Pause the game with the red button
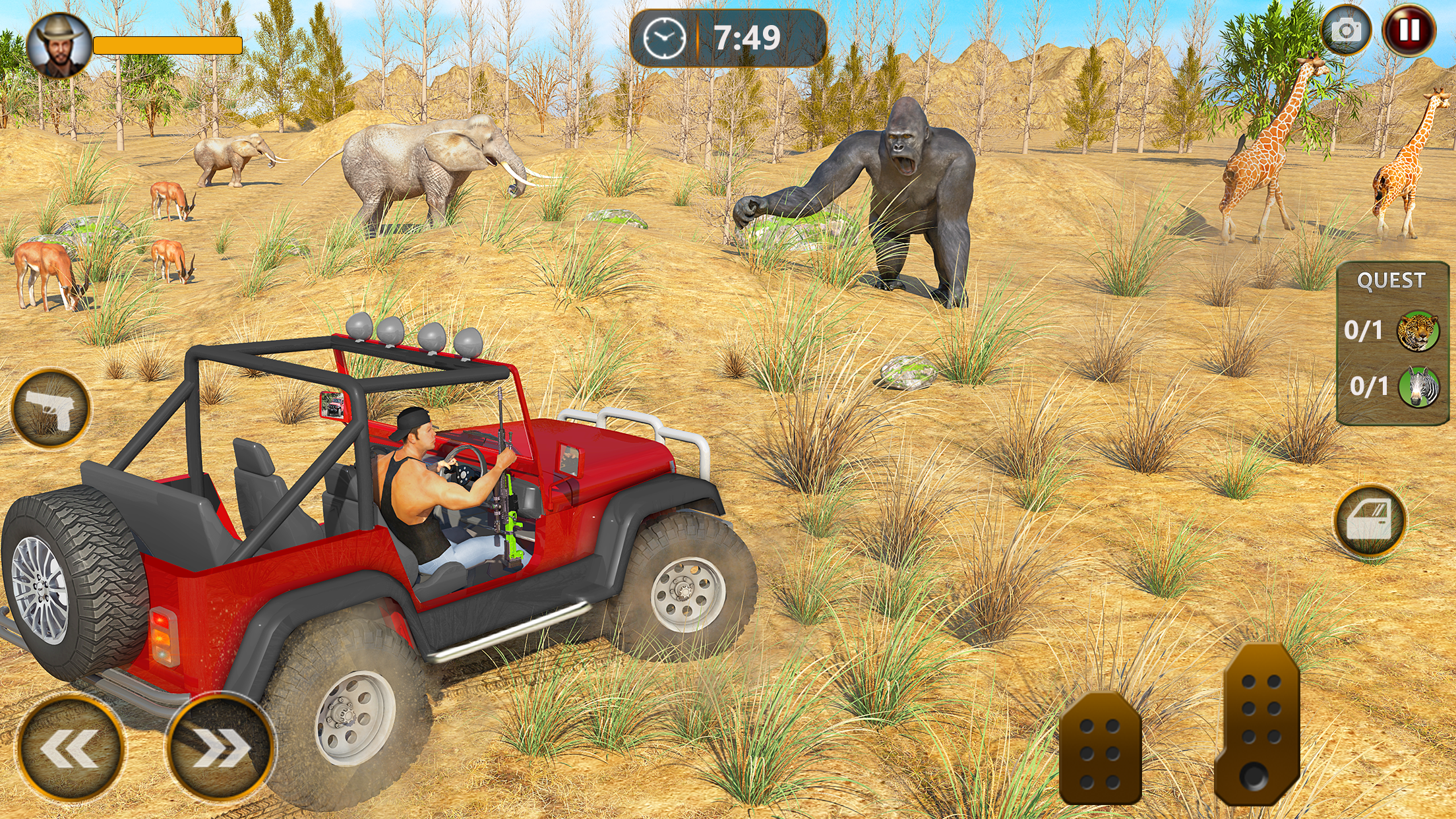1456x819 pixels. click(x=1409, y=30)
